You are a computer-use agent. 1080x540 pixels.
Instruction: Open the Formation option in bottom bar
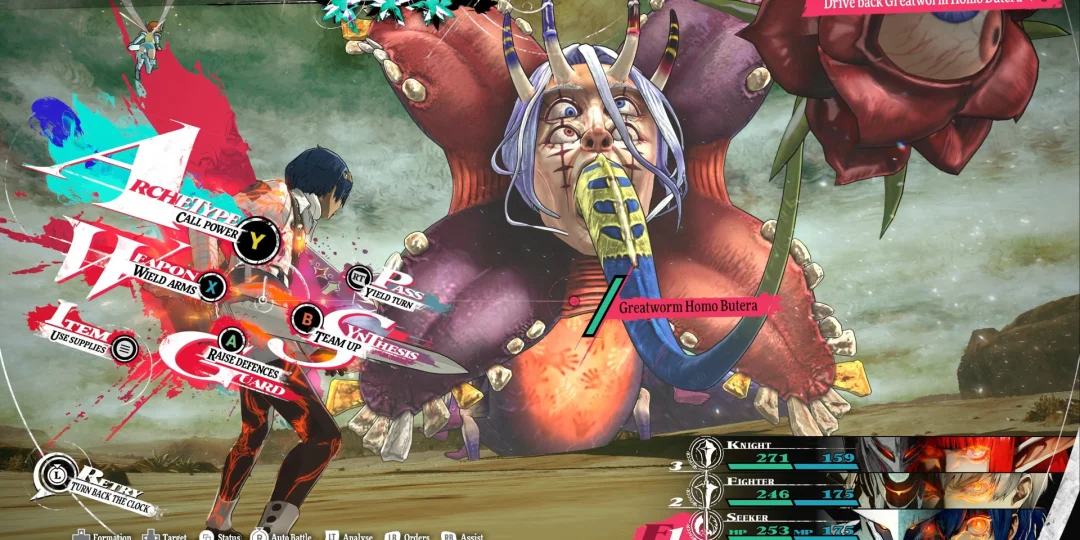(x=105, y=536)
